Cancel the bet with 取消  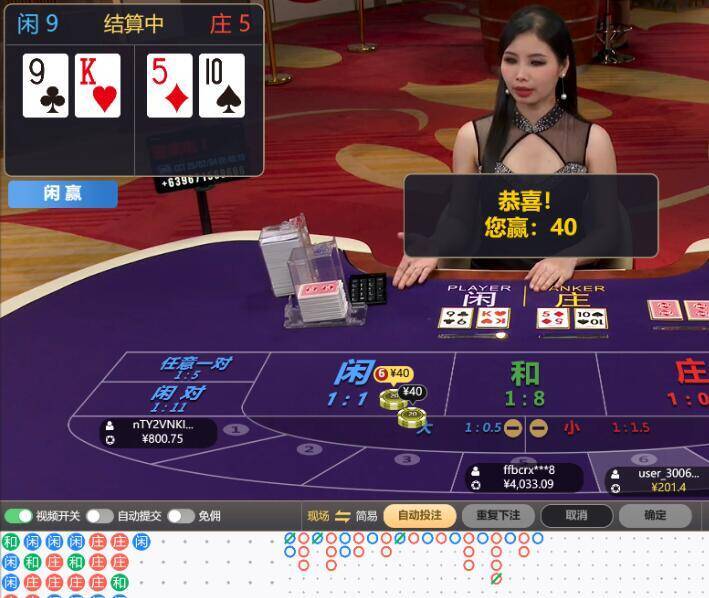[x=576, y=516]
